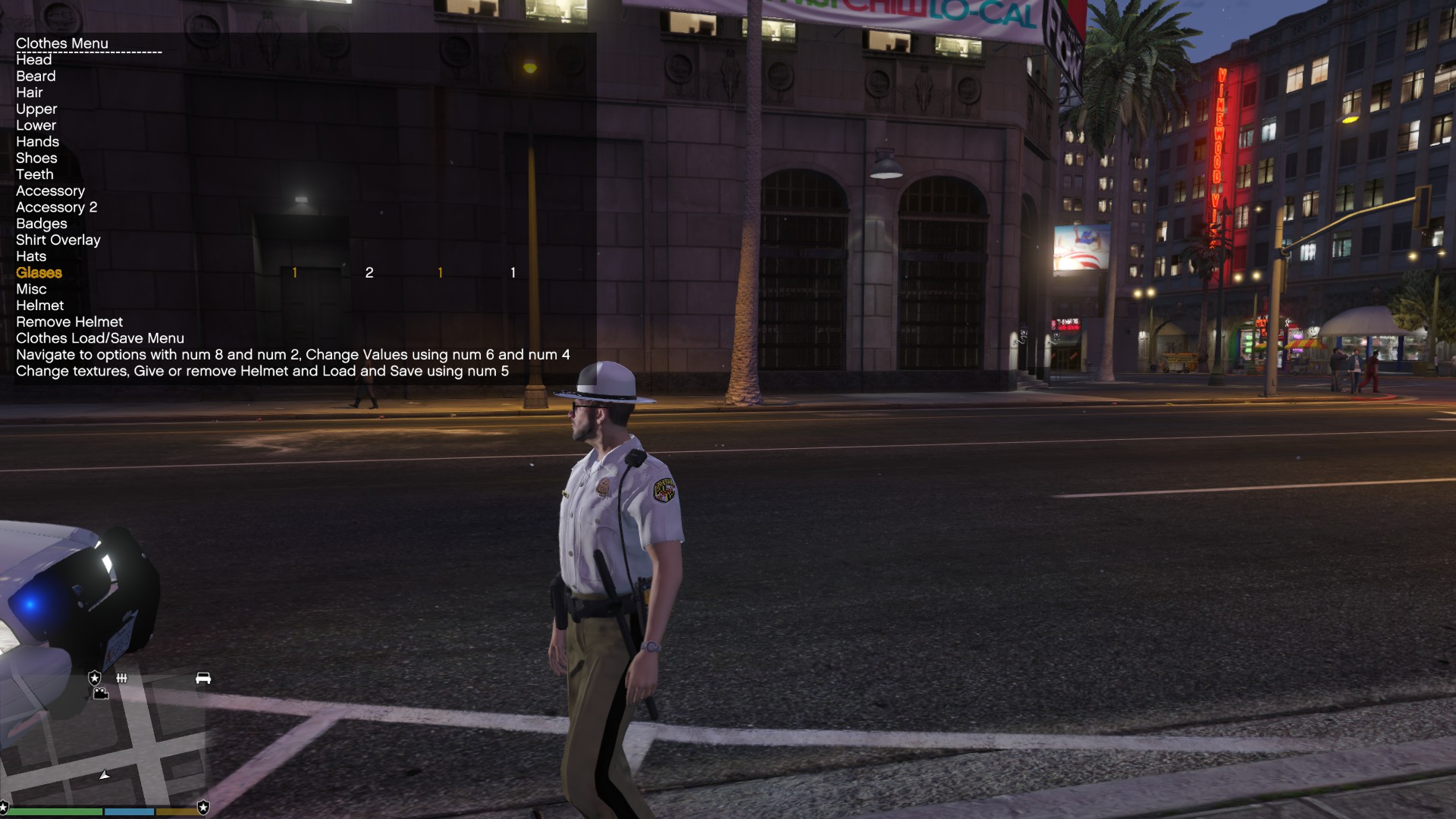Image resolution: width=1456 pixels, height=819 pixels.
Task: Open the Clothes Load/Save Menu
Action: click(100, 338)
